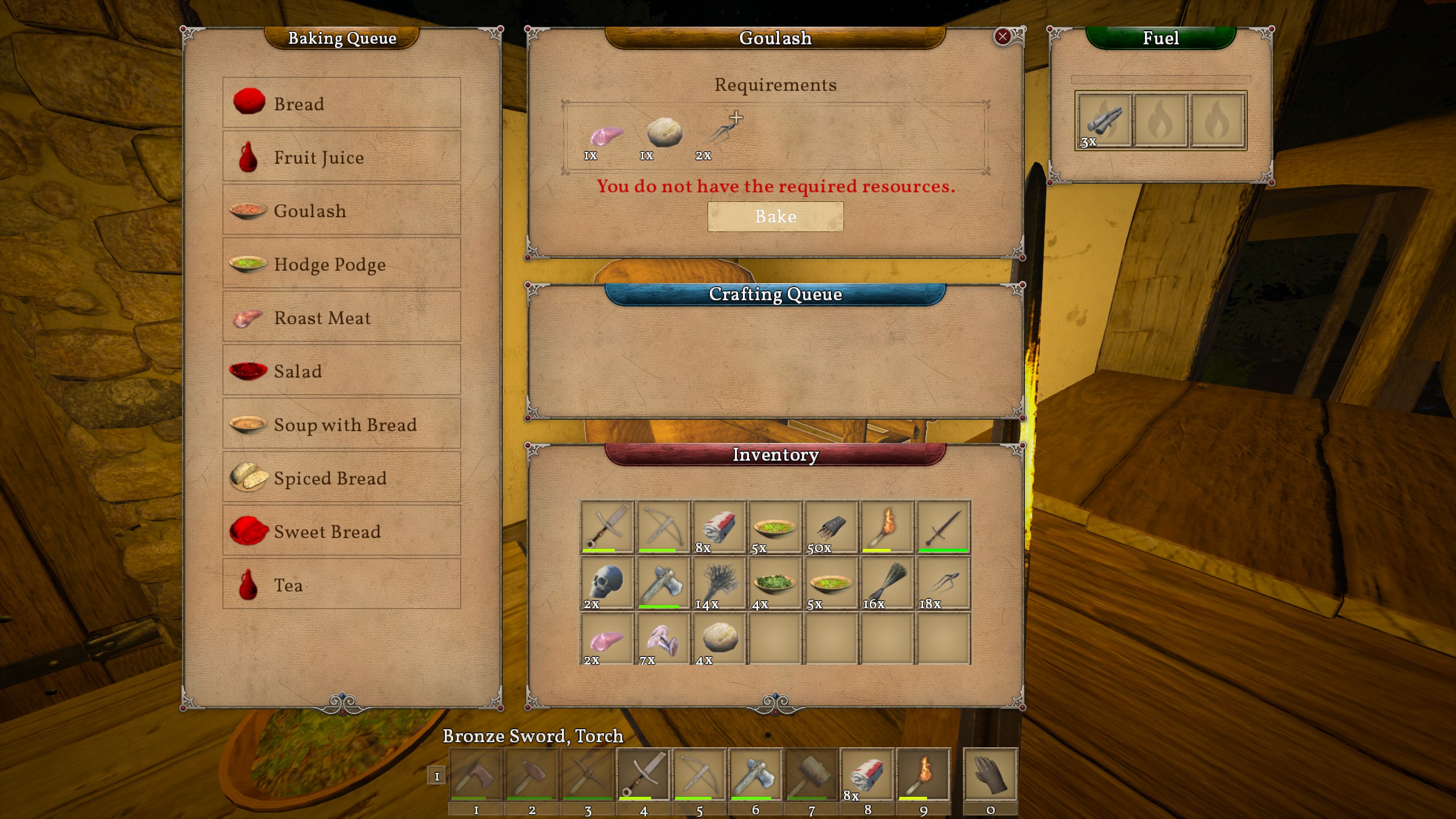This screenshot has height=819, width=1456.
Task: Pick the 2x raw meat inventory stack
Action: 607,639
